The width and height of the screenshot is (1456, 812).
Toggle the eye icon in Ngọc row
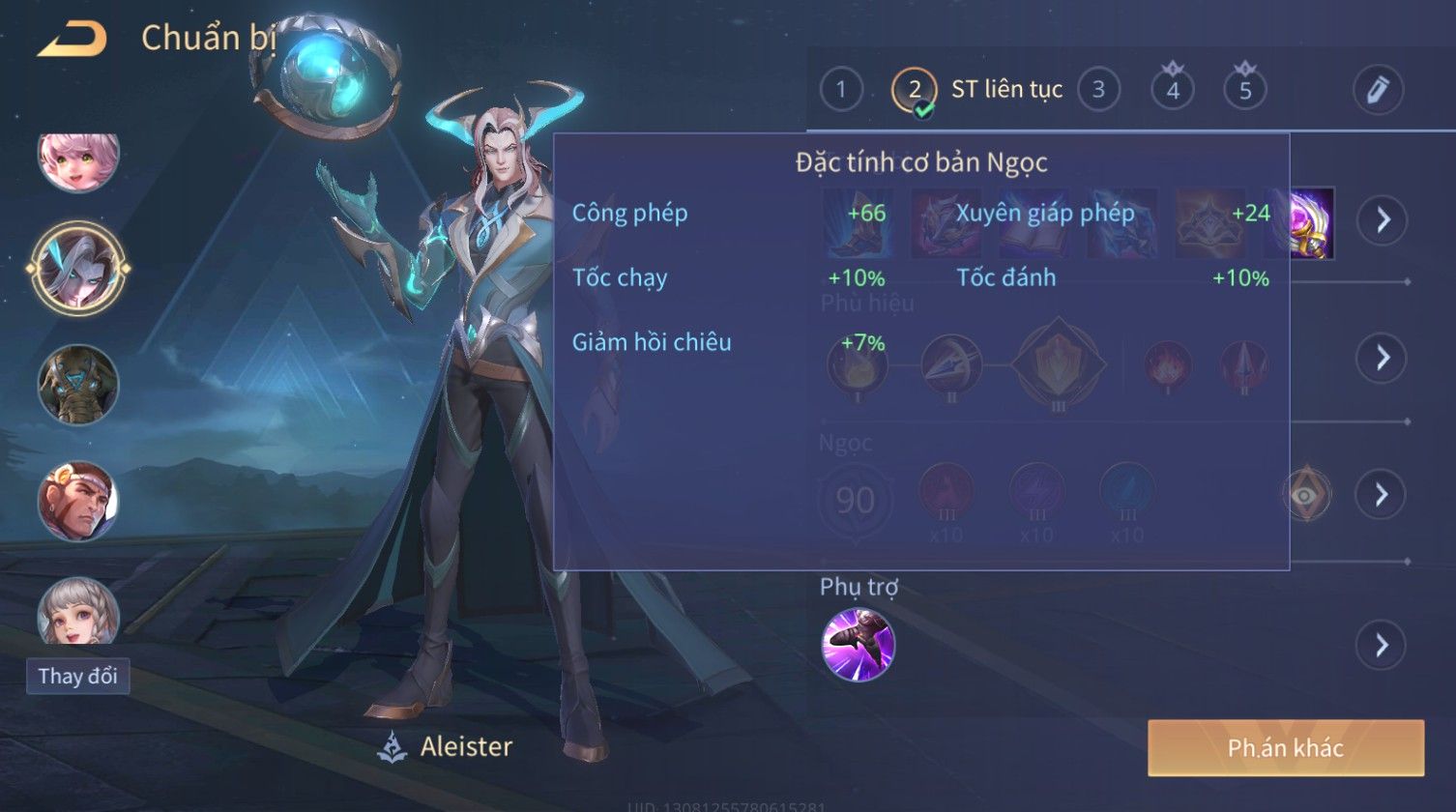[x=1306, y=495]
